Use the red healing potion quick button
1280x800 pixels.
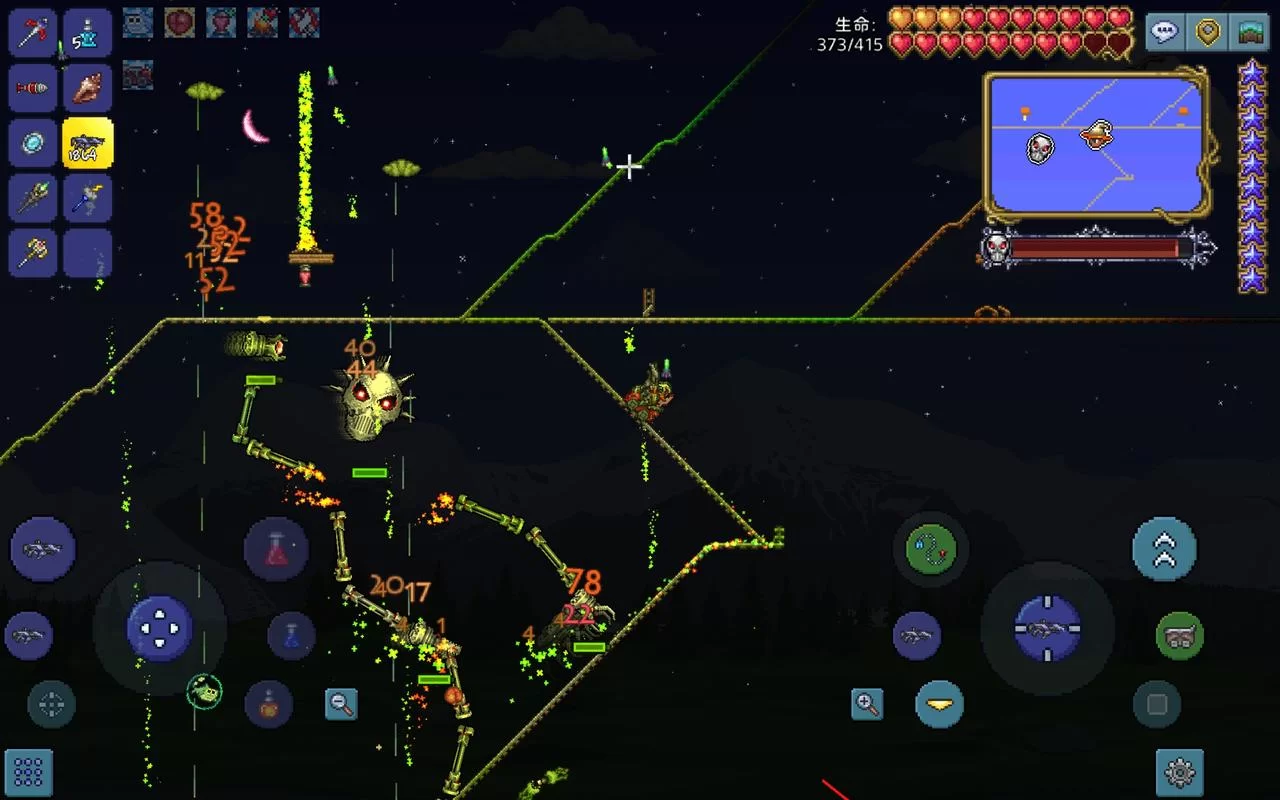(x=276, y=549)
